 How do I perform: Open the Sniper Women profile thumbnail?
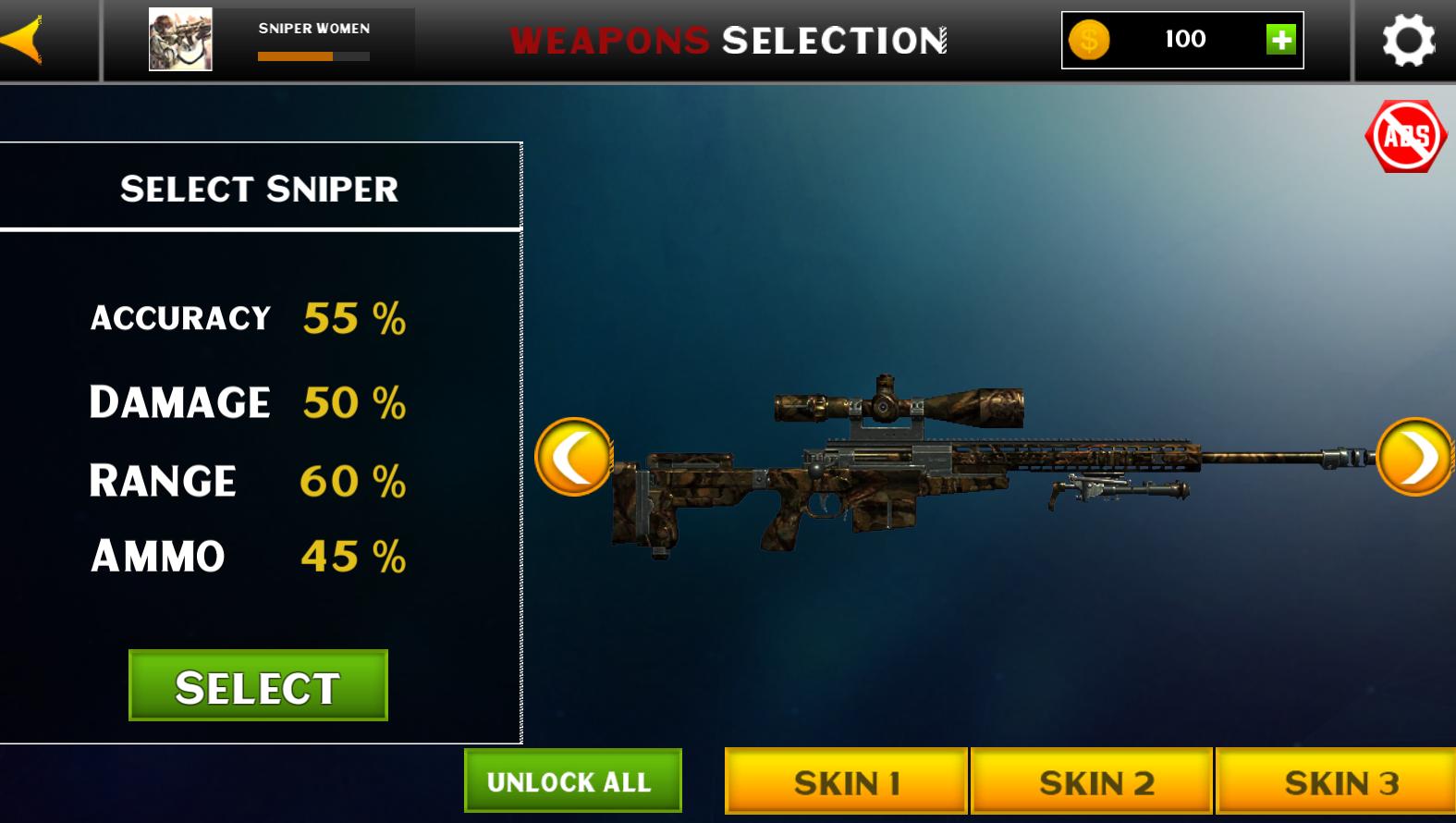[x=180, y=40]
